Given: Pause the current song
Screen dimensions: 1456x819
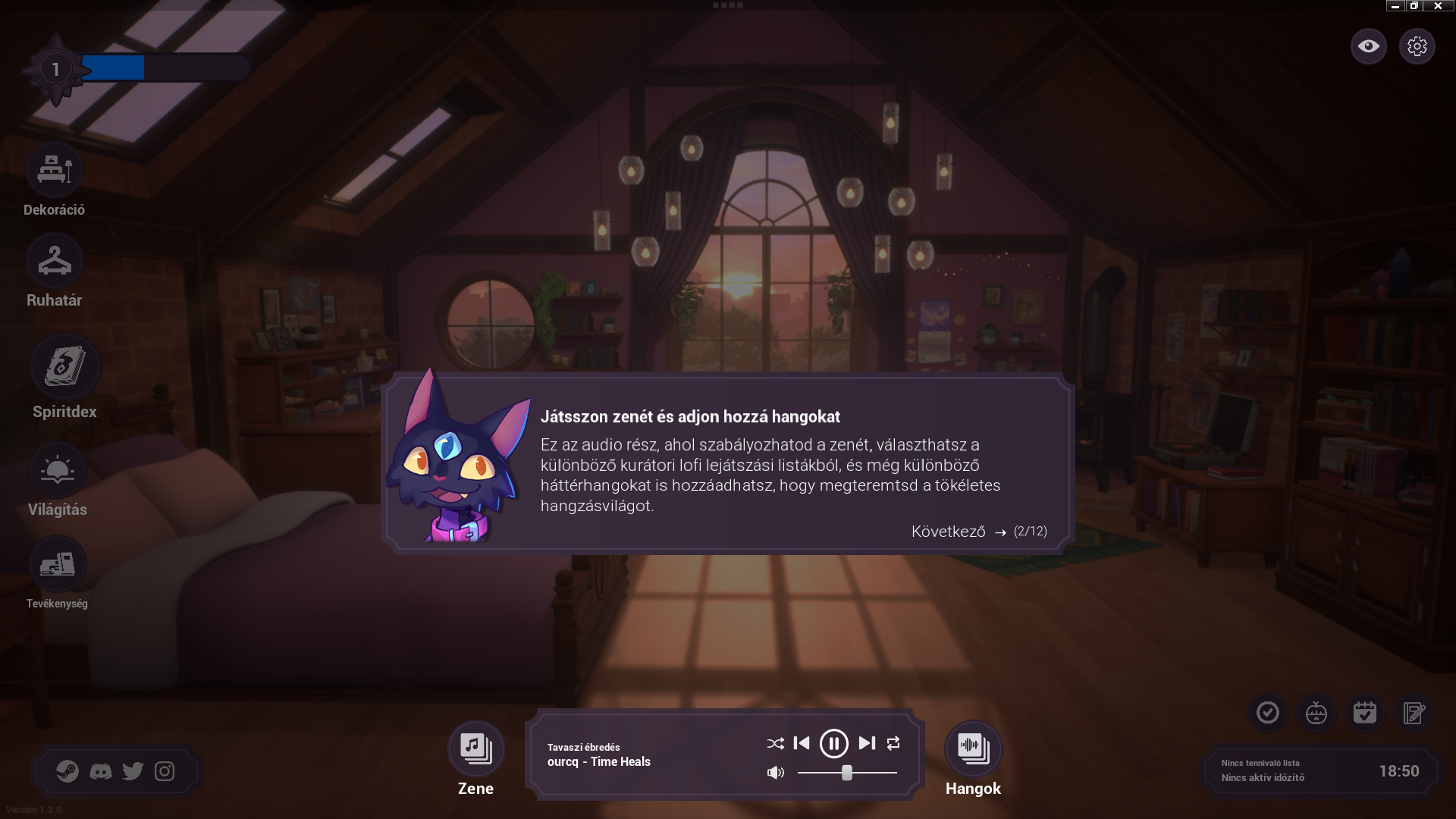Looking at the screenshot, I should tap(834, 743).
